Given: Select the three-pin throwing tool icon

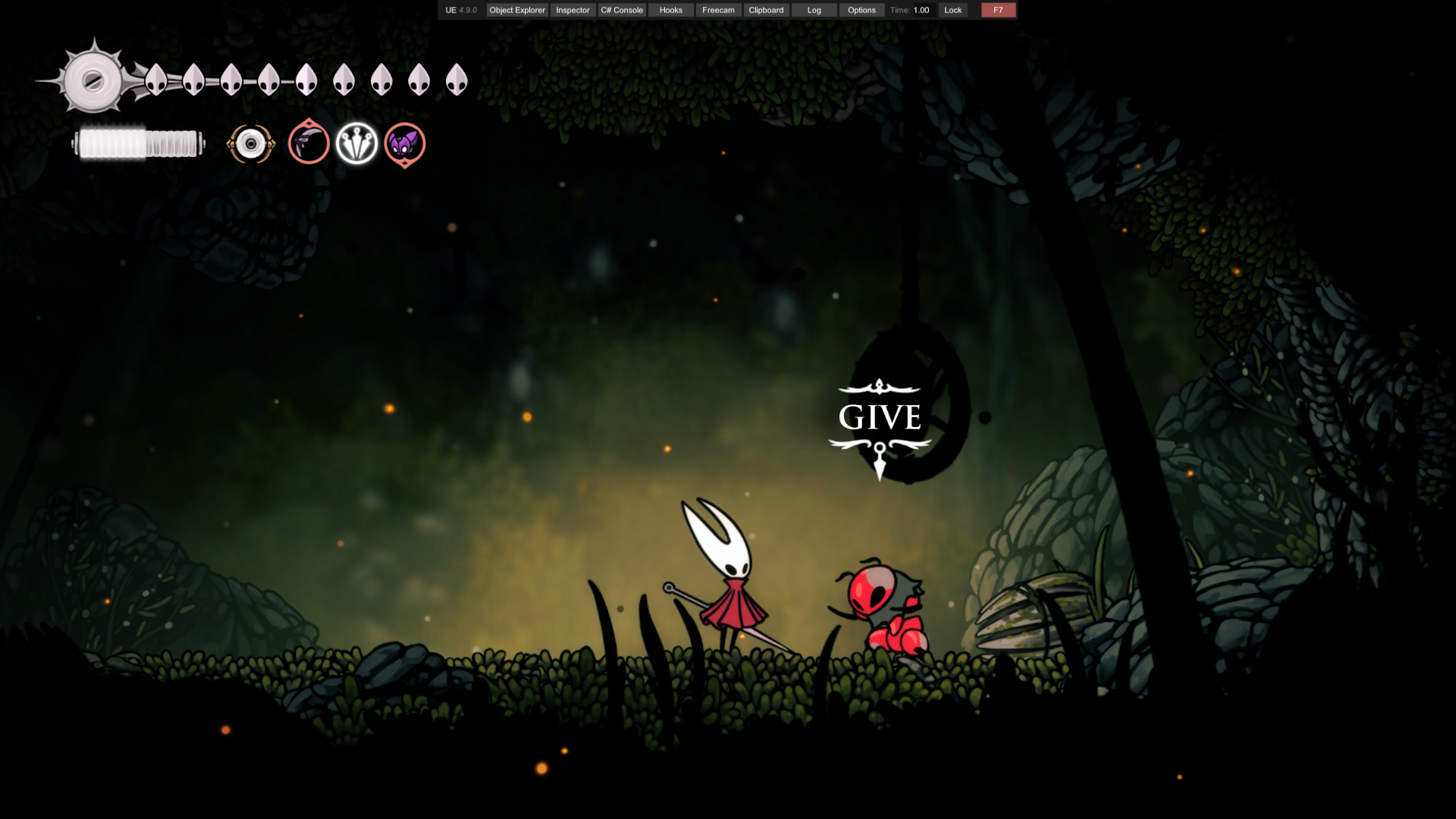Looking at the screenshot, I should click(356, 143).
